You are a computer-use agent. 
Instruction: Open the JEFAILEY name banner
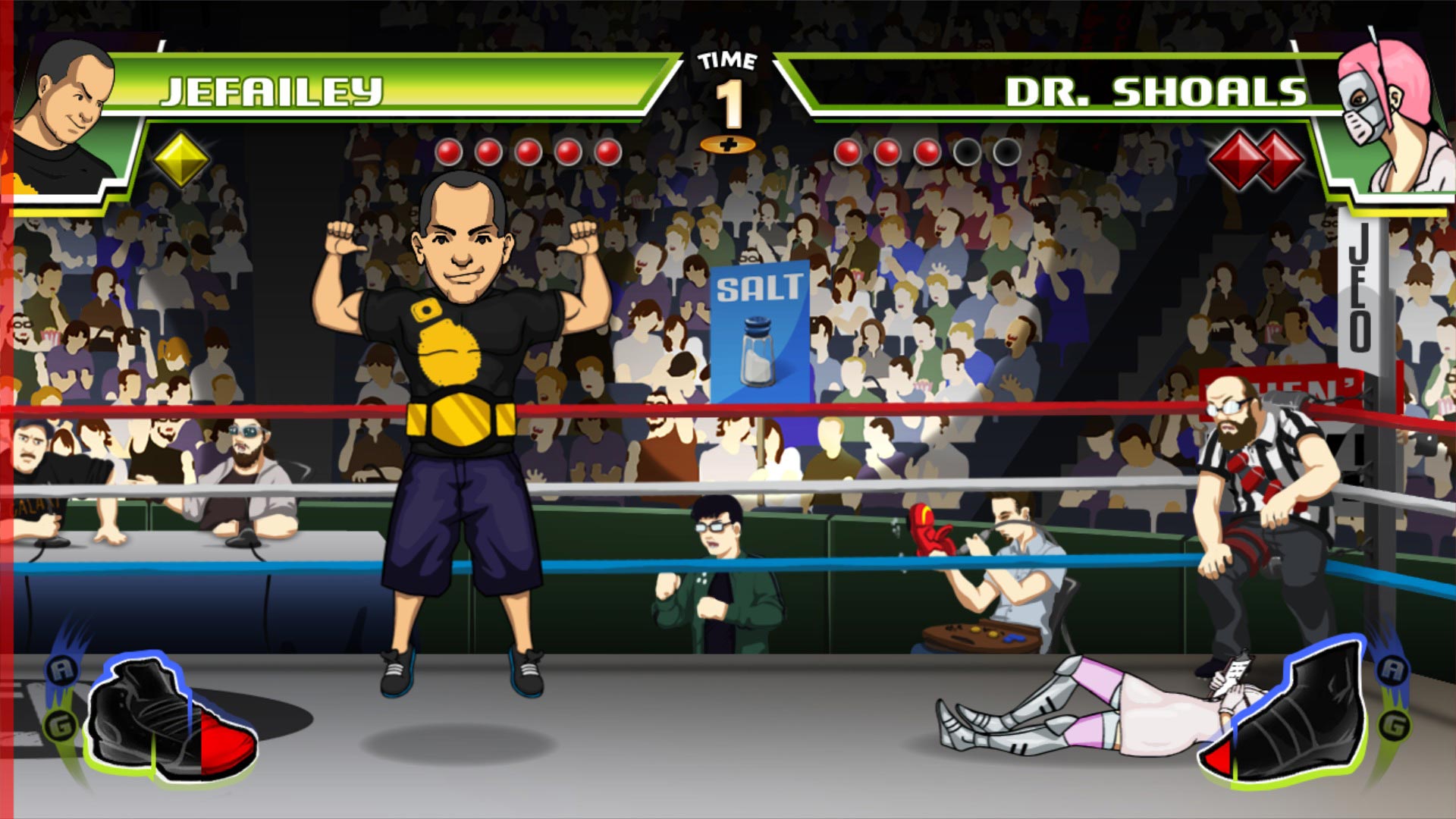(269, 91)
